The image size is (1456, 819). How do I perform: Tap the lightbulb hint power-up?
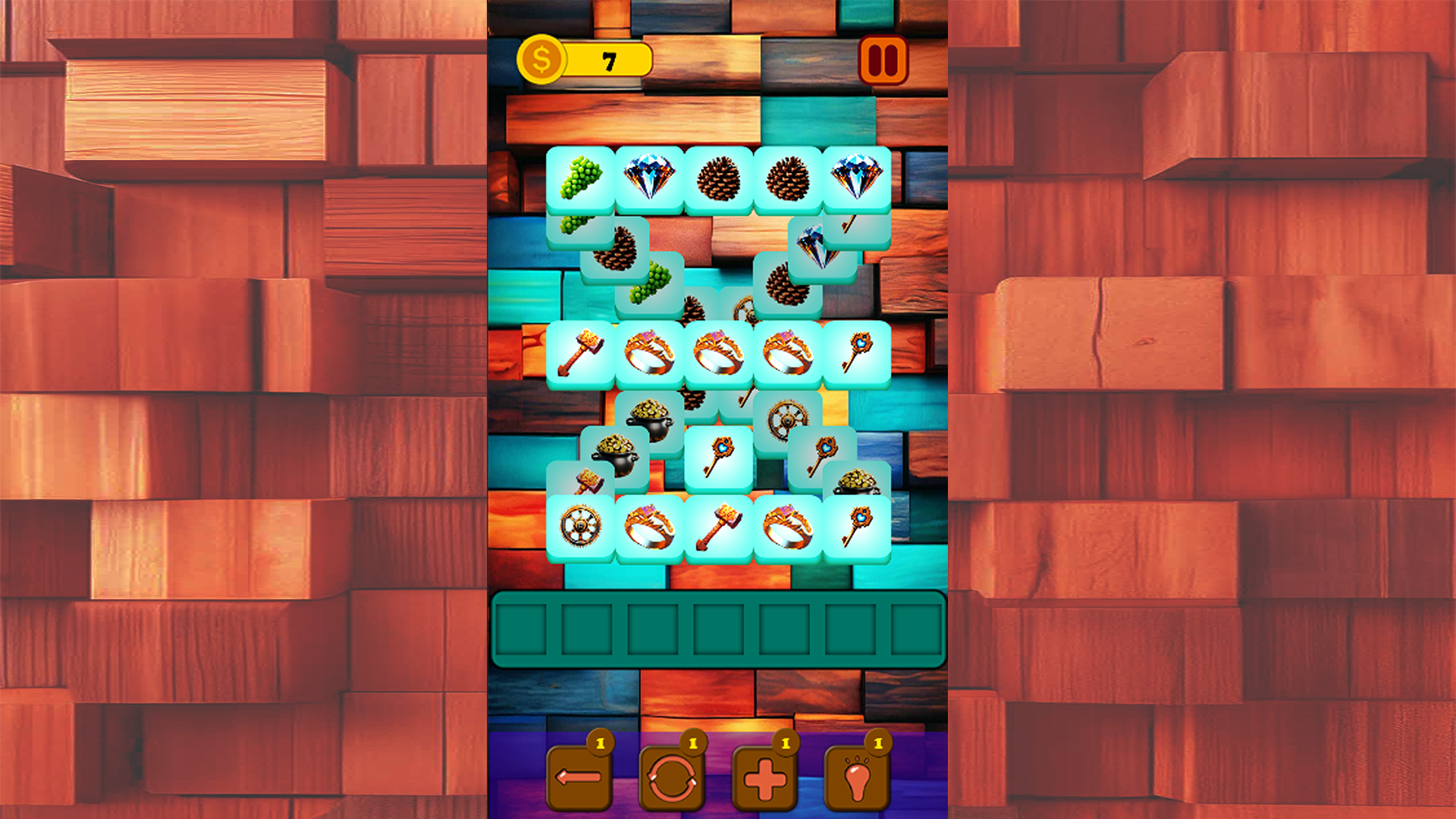click(858, 777)
